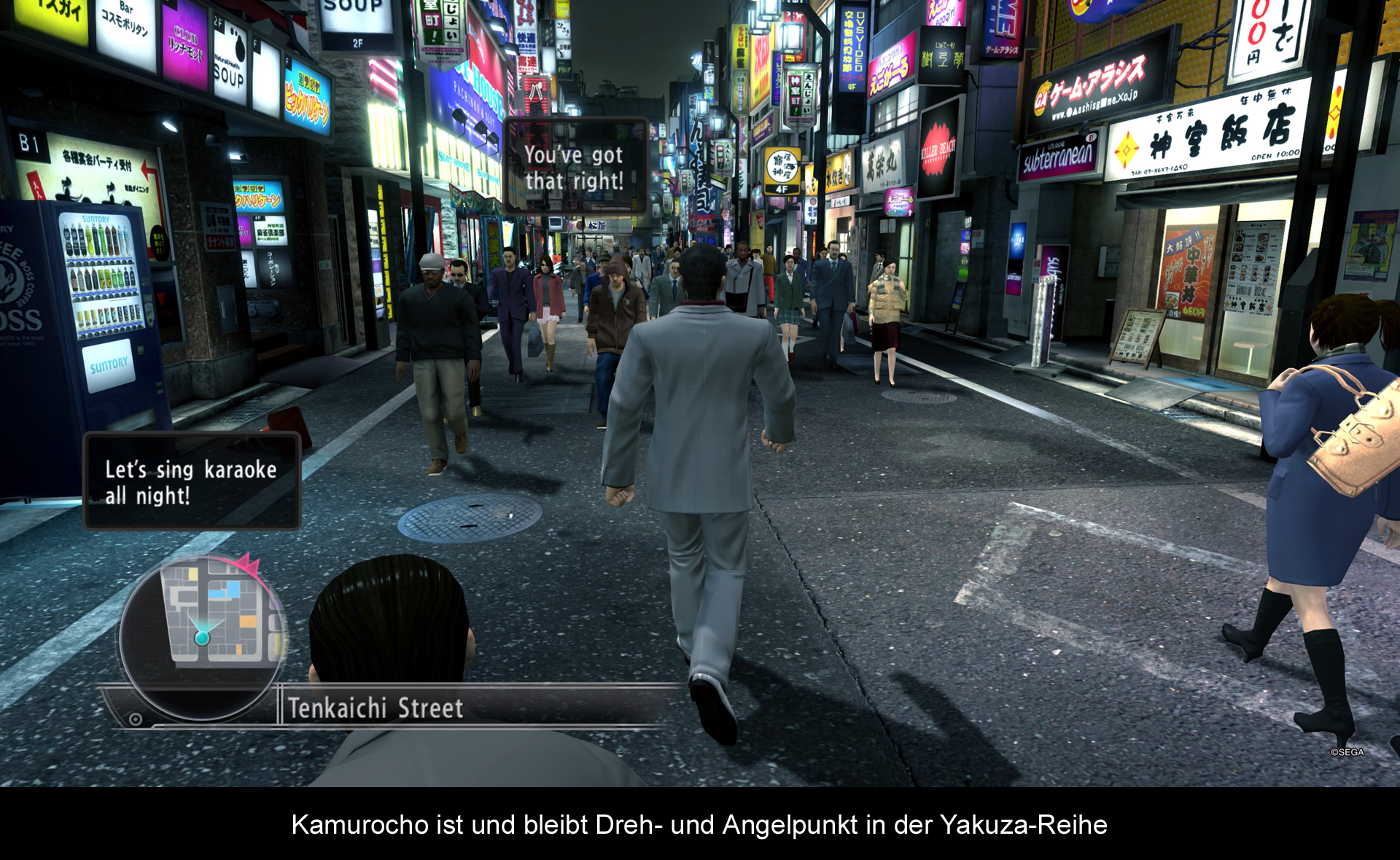Click the teal player arrow on the minimap
The width and height of the screenshot is (1400, 860).
(202, 636)
